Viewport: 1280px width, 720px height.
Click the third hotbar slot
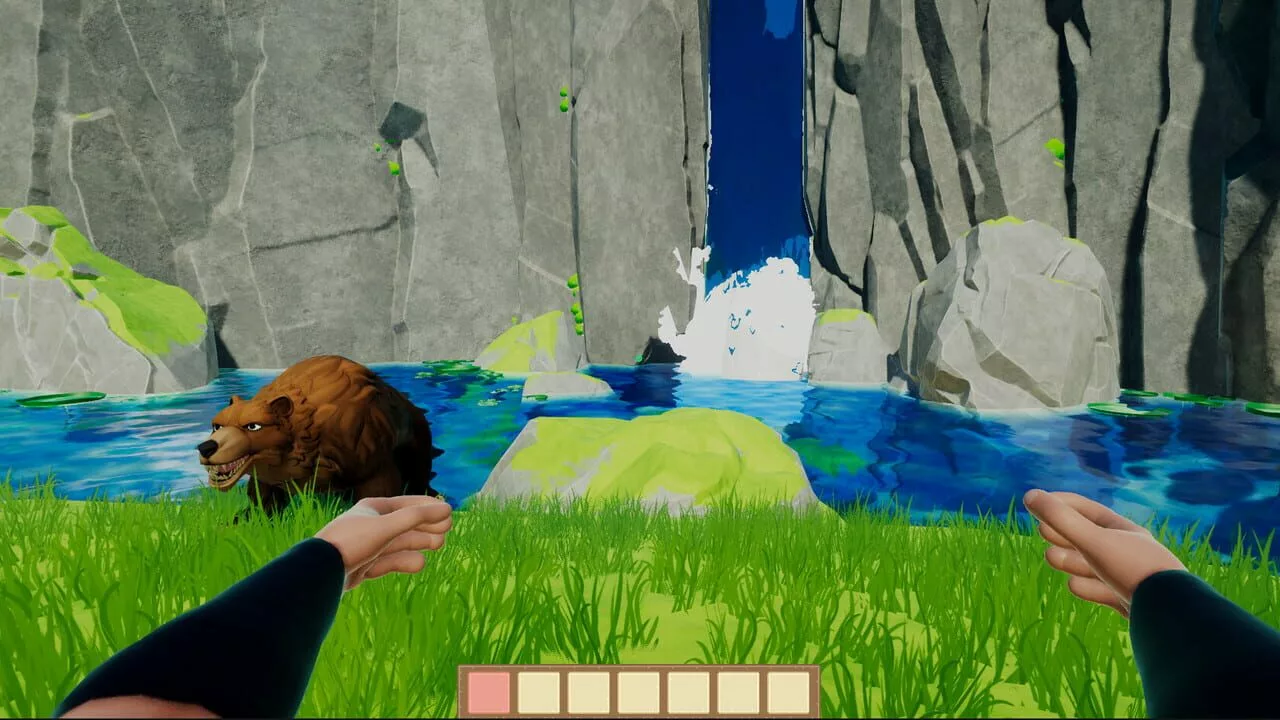coord(587,690)
